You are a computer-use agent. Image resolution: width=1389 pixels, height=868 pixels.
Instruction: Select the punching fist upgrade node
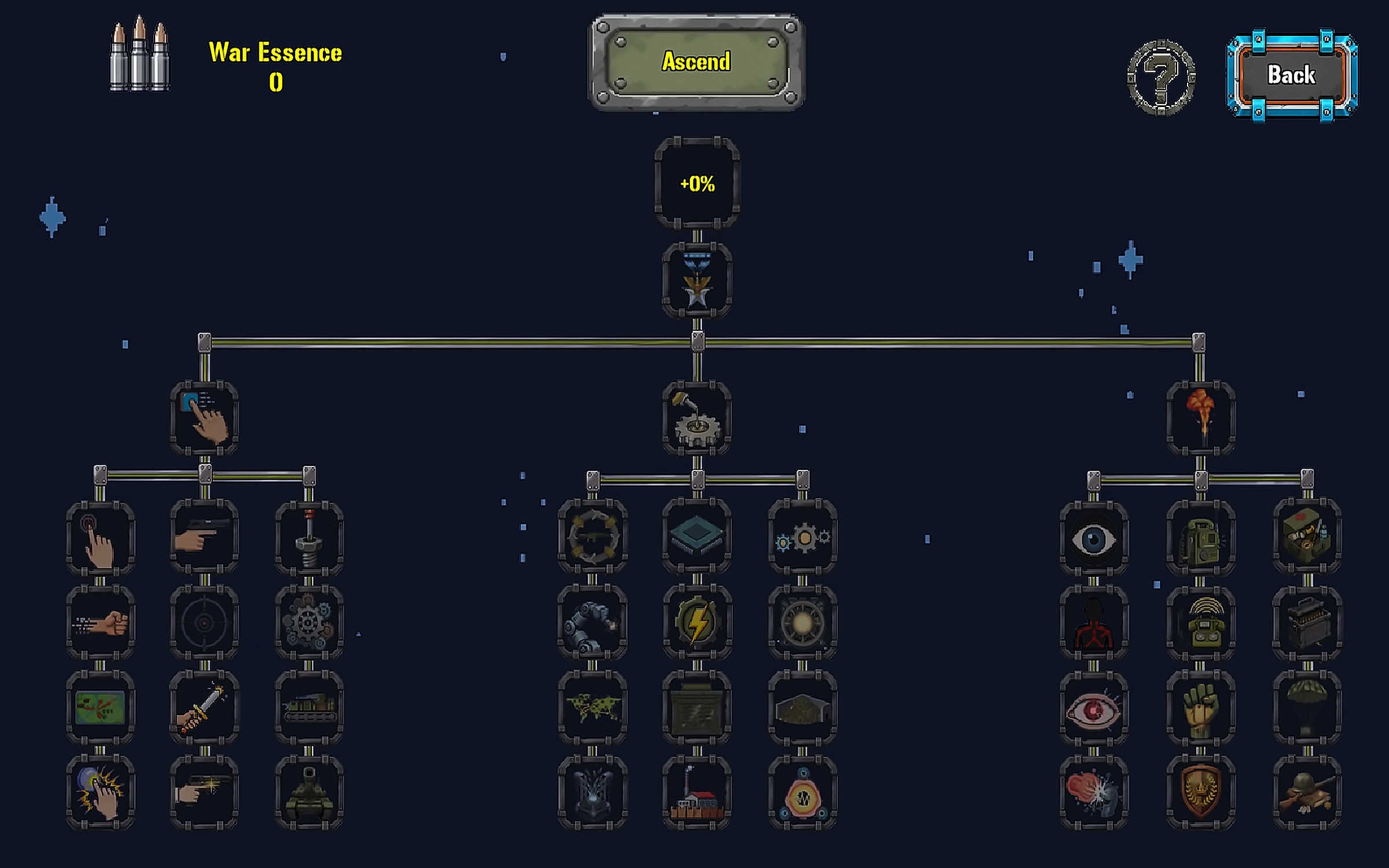tap(100, 623)
